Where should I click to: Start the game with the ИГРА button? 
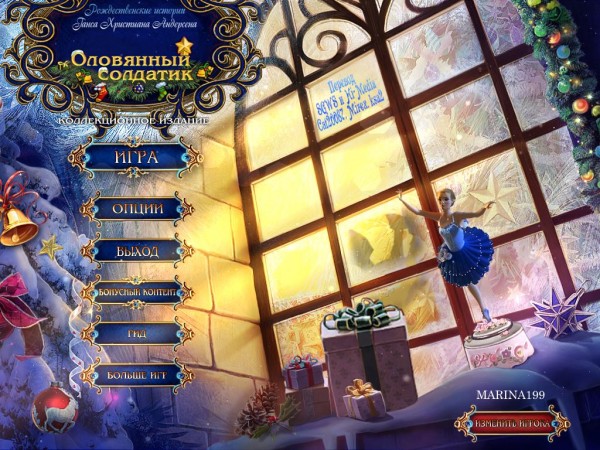tap(137, 158)
